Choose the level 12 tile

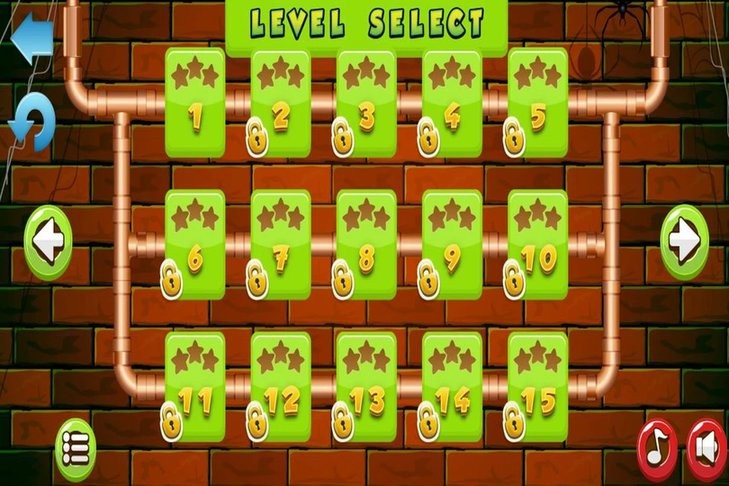point(280,386)
